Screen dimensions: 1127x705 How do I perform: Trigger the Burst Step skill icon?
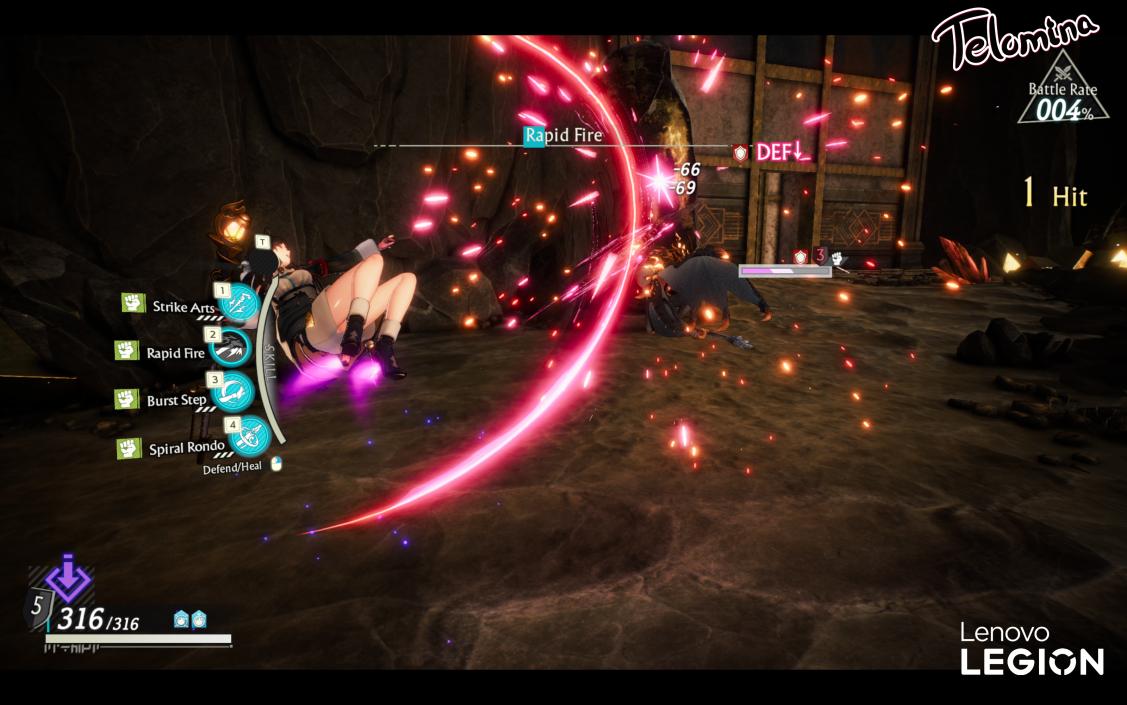(233, 393)
